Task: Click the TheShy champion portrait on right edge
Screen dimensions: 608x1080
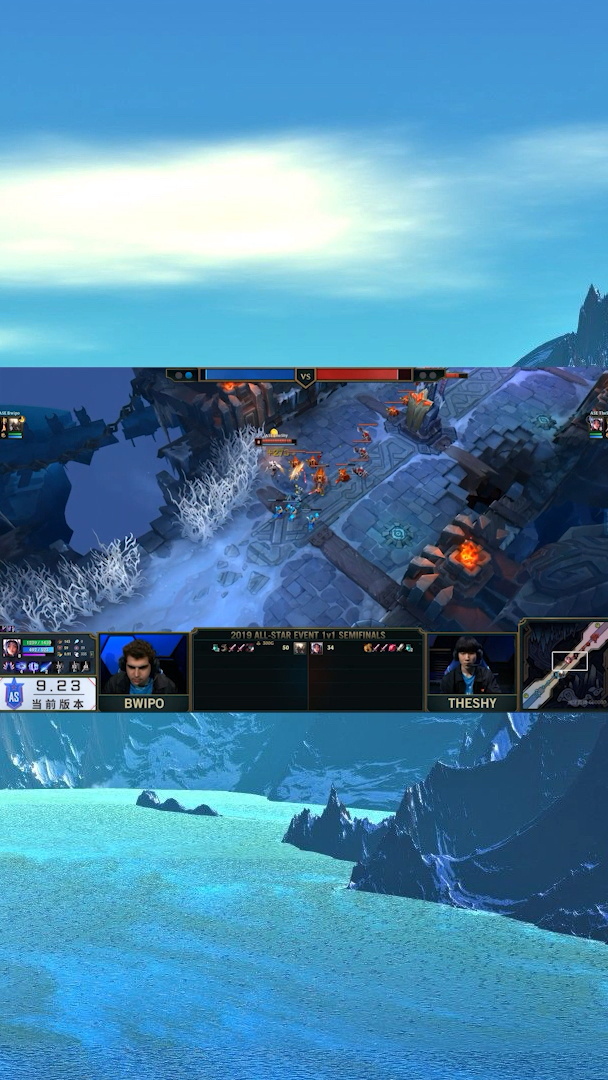Action: 598,423
